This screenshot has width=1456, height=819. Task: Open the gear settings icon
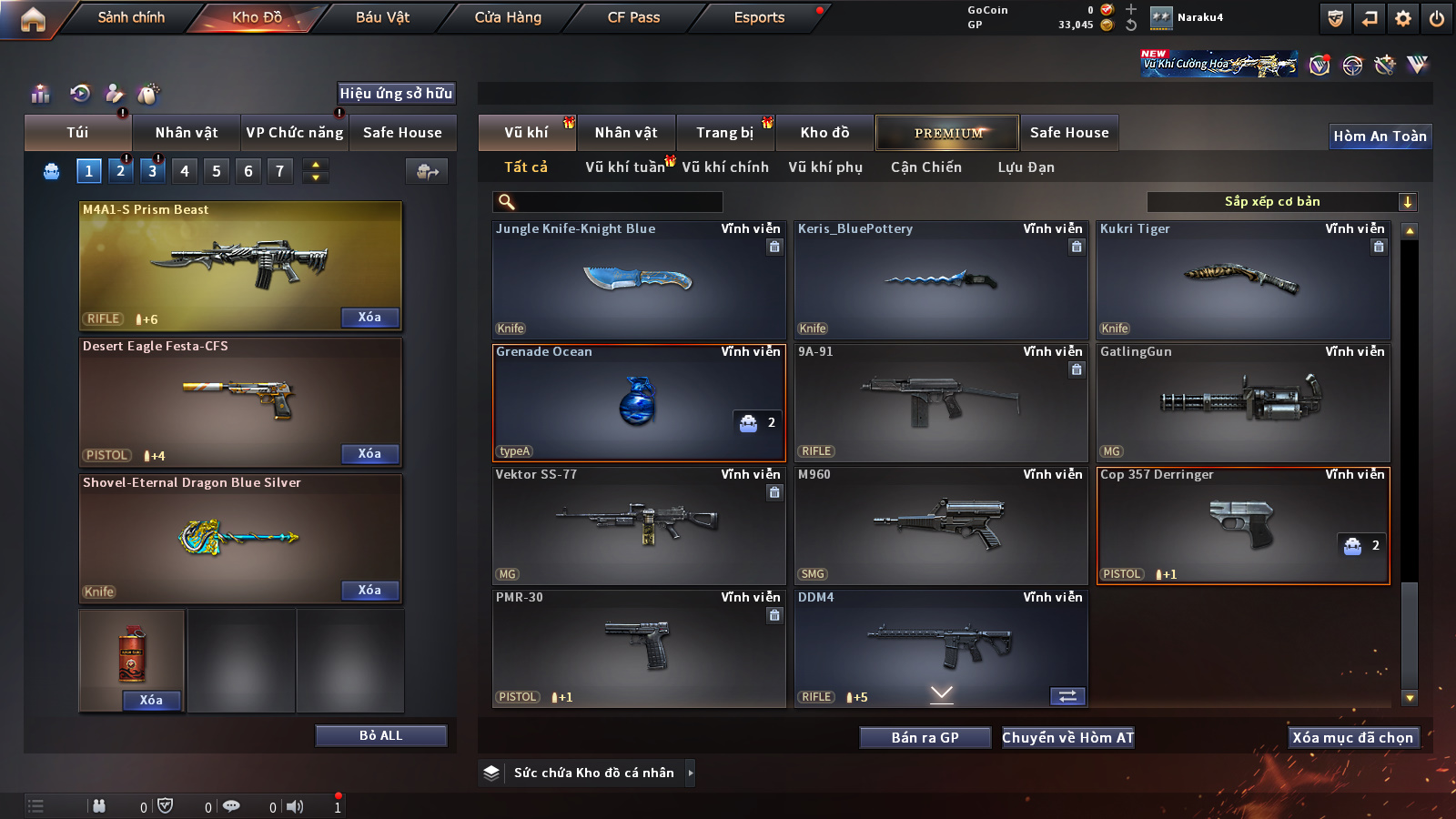pyautogui.click(x=1403, y=18)
